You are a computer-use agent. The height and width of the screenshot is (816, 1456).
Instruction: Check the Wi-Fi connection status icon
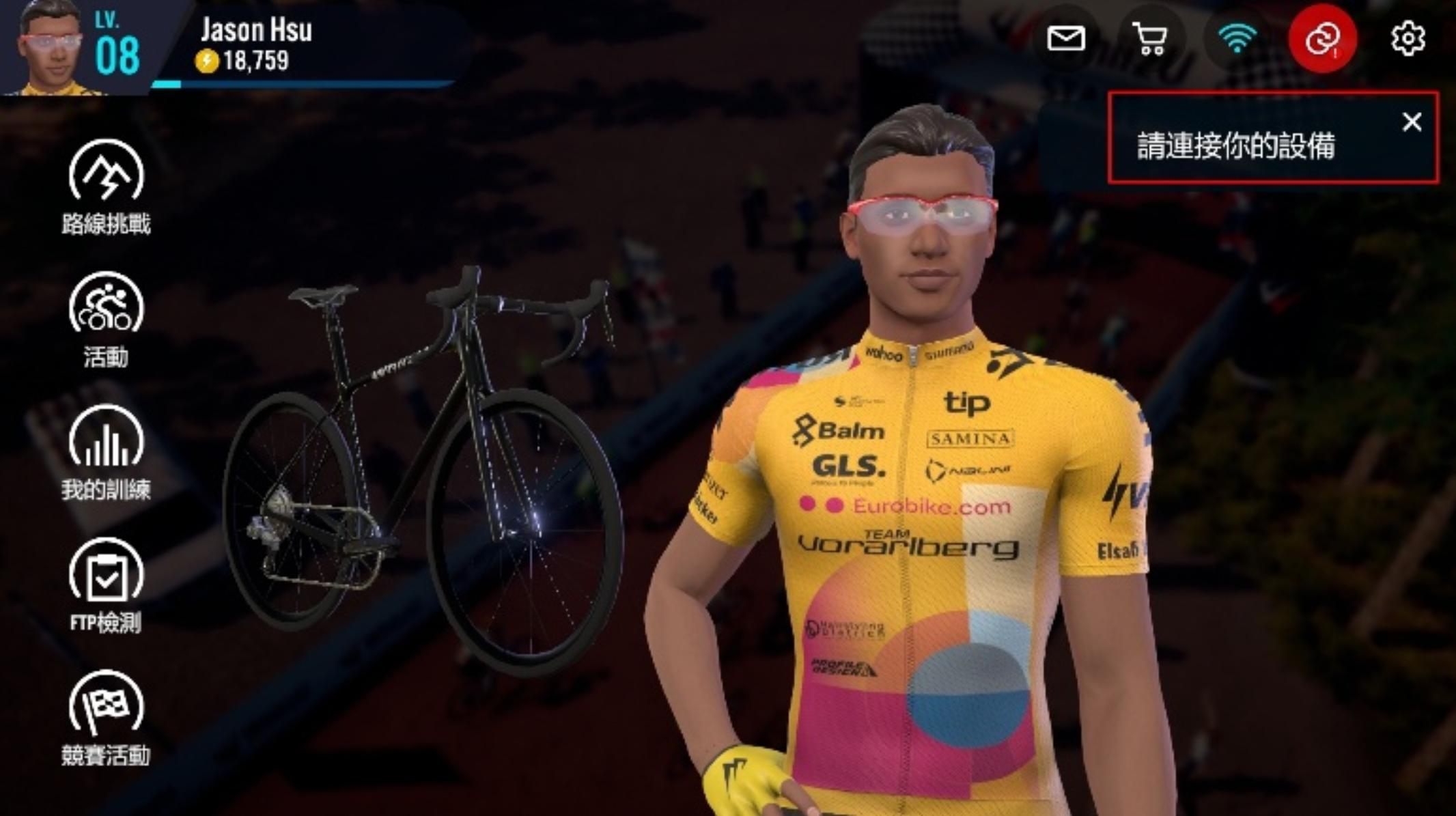(x=1237, y=38)
